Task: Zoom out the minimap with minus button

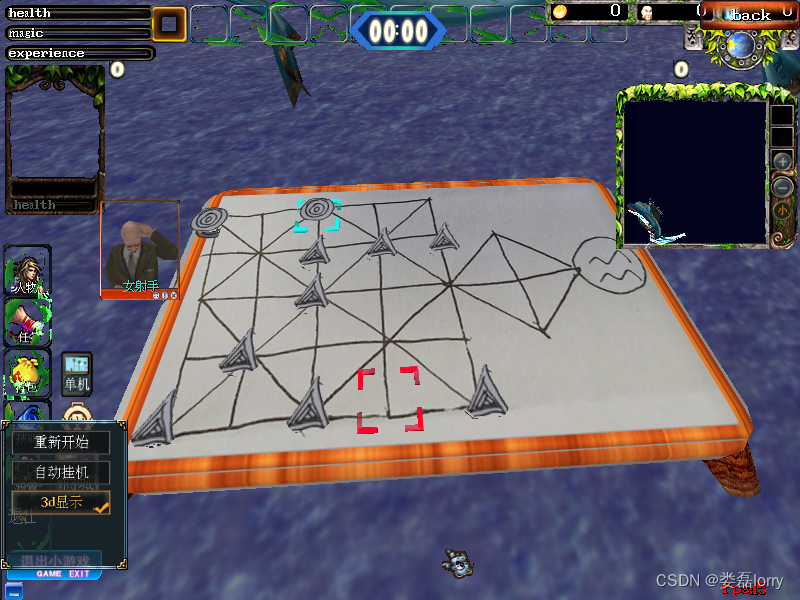Action: pyautogui.click(x=783, y=186)
